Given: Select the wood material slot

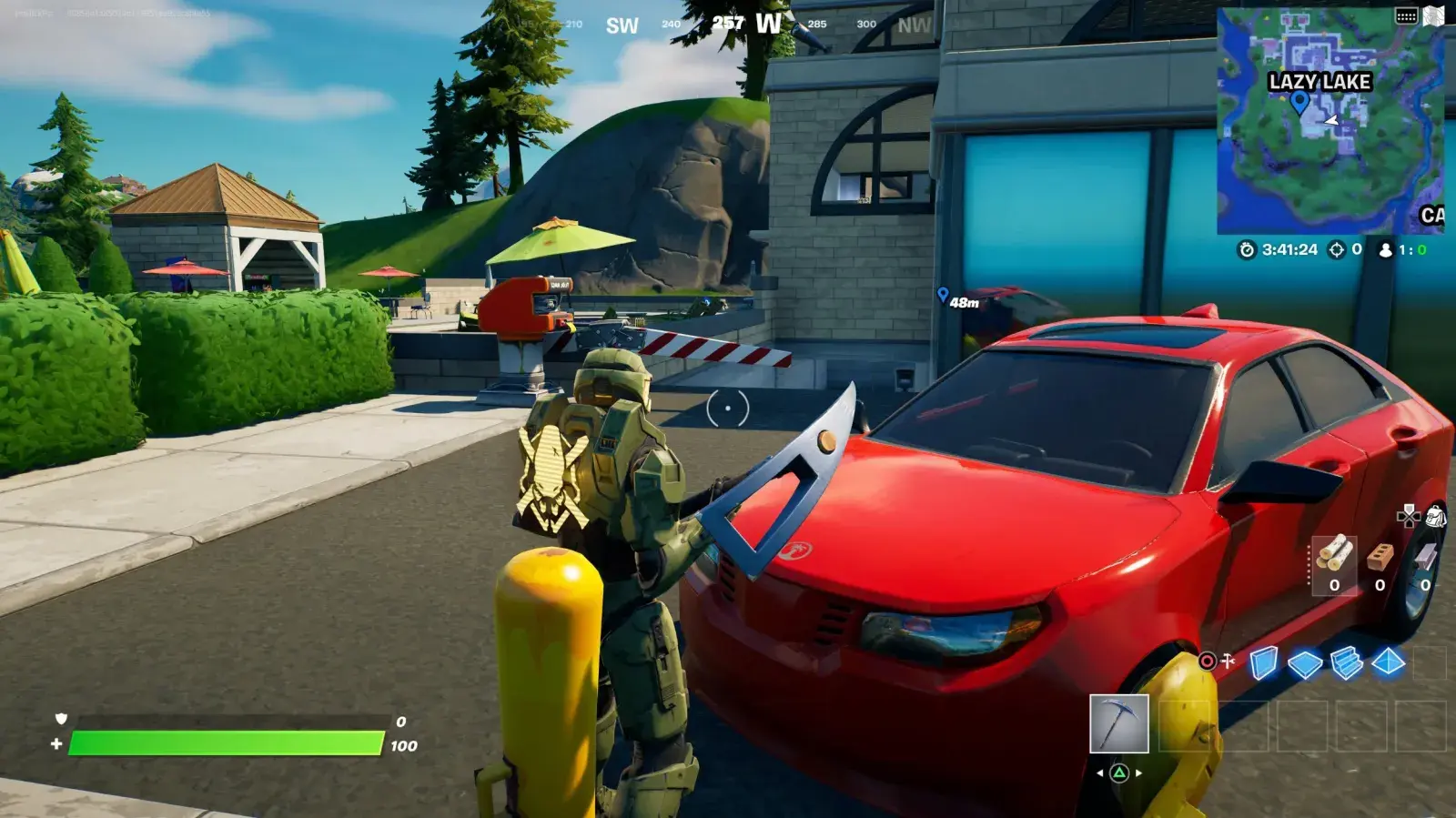Looking at the screenshot, I should 1334,557.
